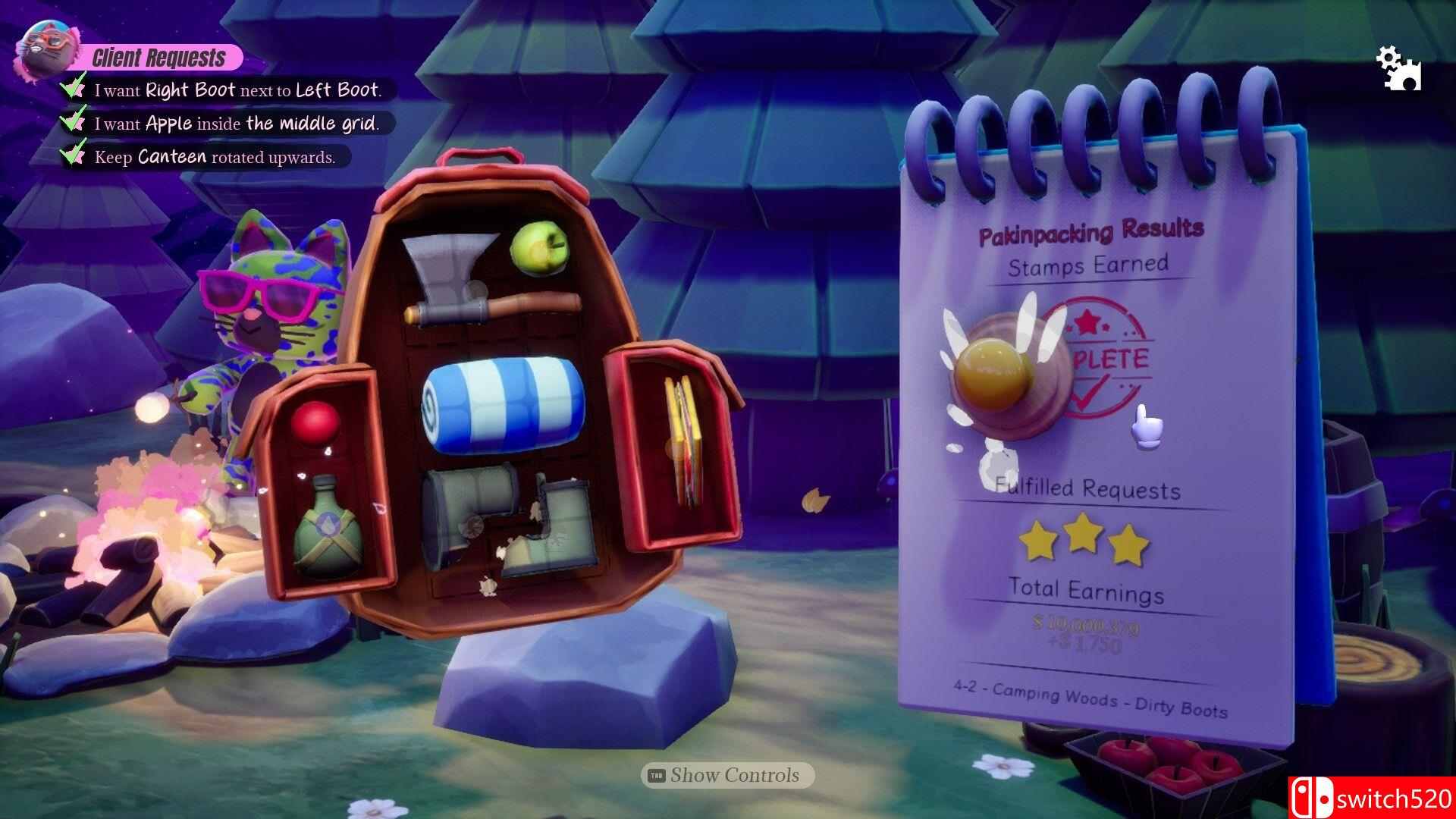This screenshot has width=1456, height=819.
Task: Select the Right Boot next to Left Boot request
Action: pyautogui.click(x=237, y=90)
